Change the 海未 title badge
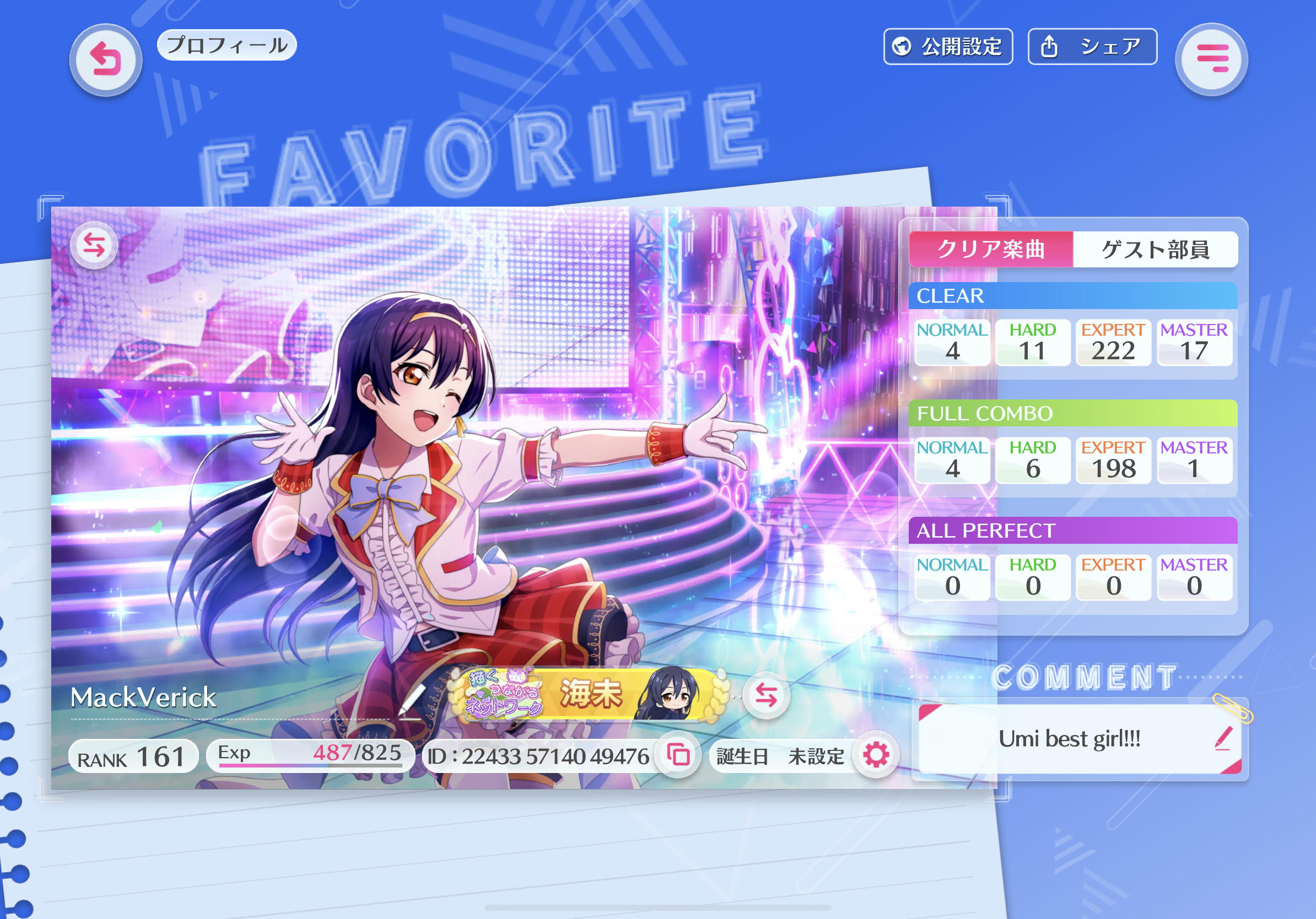The width and height of the screenshot is (1316, 919). (x=766, y=695)
